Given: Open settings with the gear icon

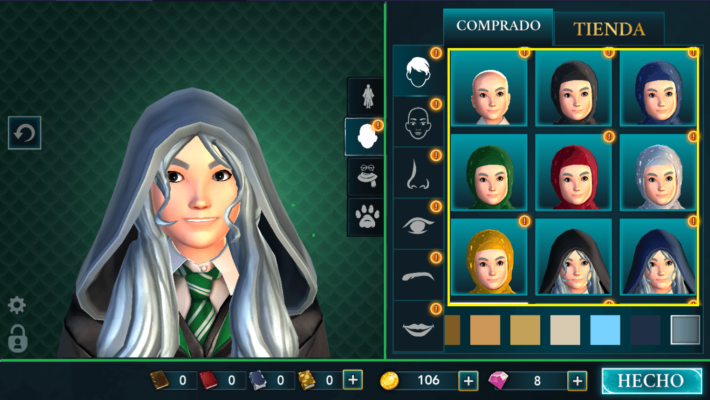Looking at the screenshot, I should coord(17,305).
